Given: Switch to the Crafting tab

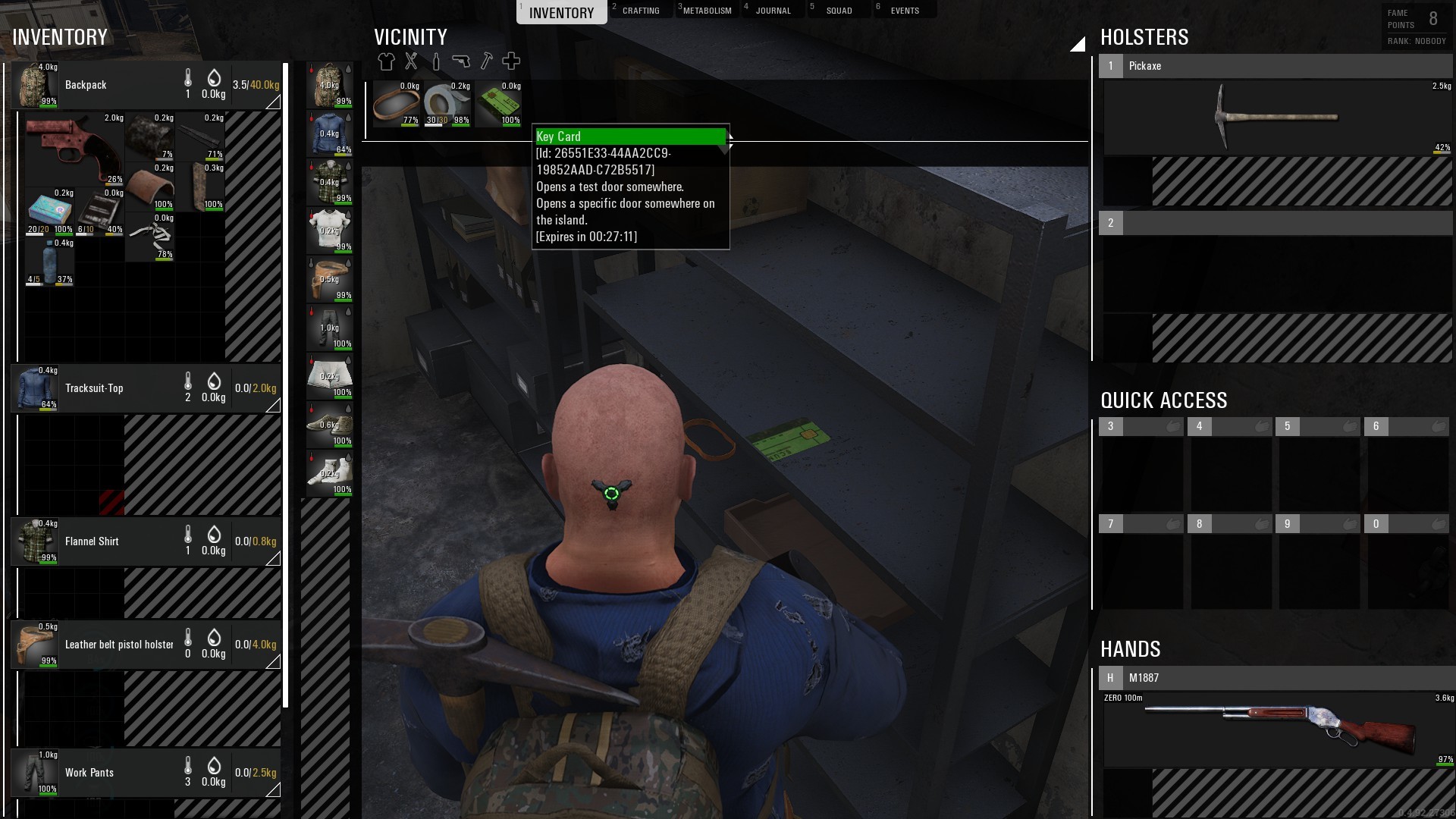Looking at the screenshot, I should click(x=640, y=11).
